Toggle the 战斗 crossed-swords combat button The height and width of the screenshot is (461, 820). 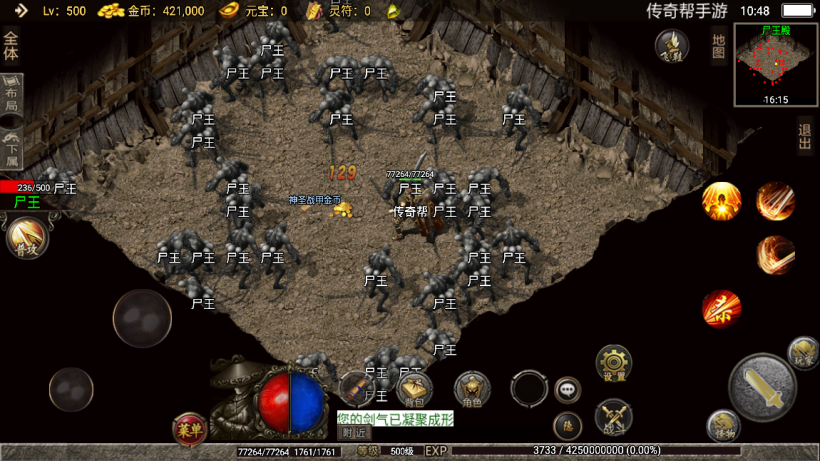612,416
